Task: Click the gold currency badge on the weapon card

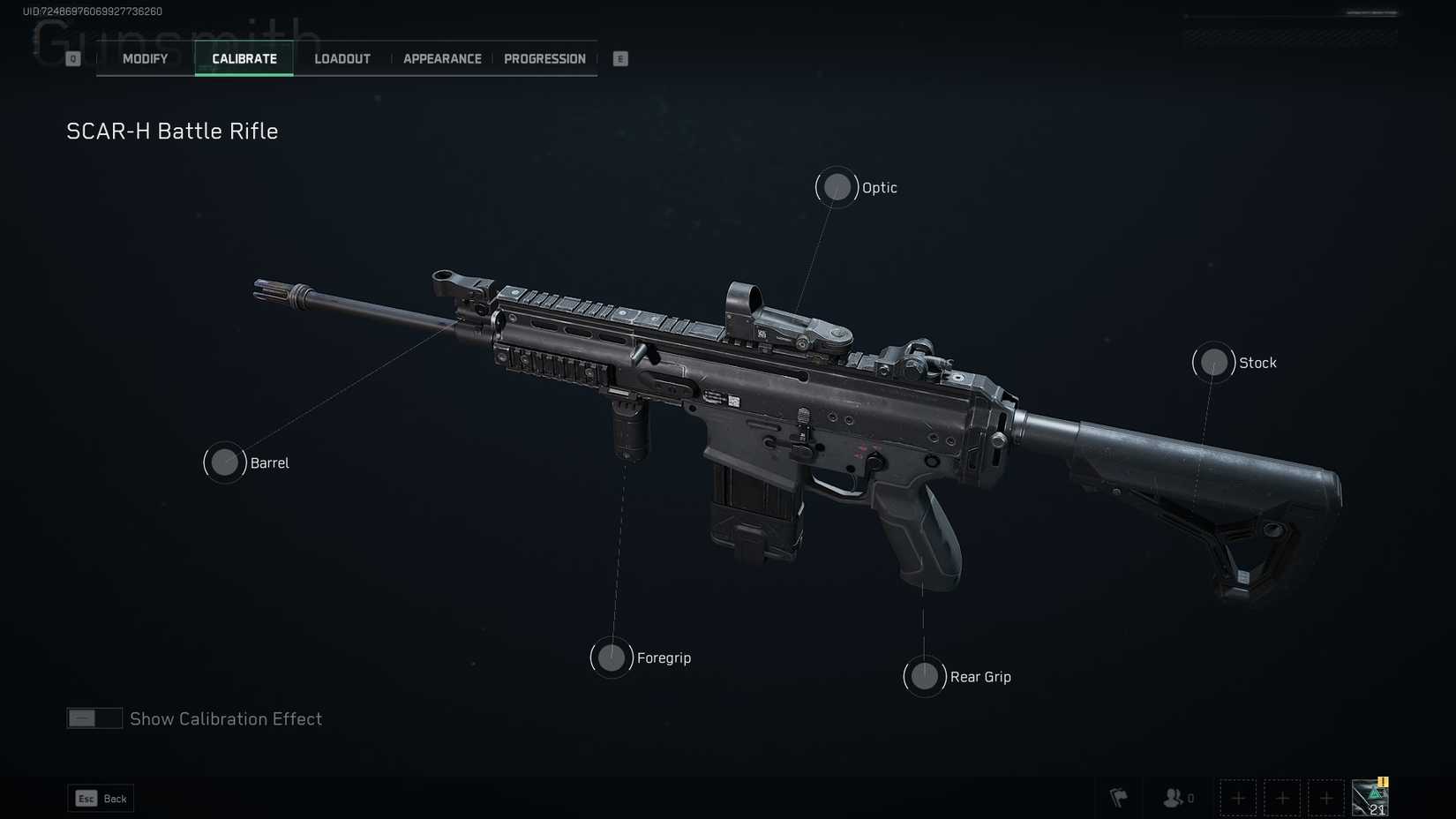Action: (1381, 782)
